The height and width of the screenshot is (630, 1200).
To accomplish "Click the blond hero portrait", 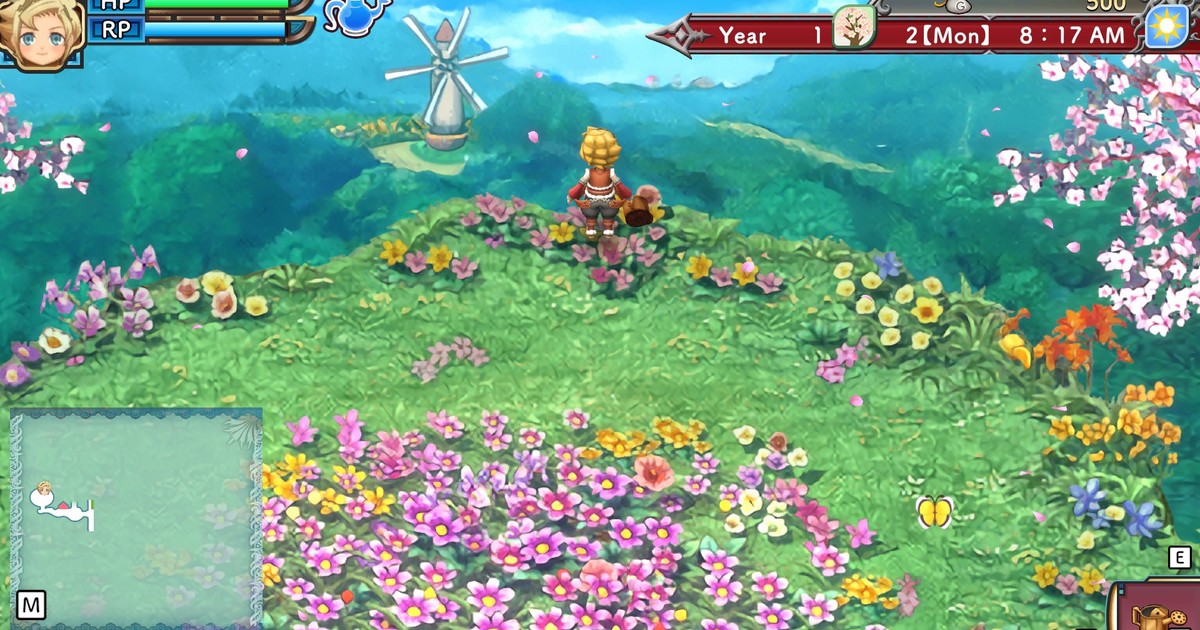I will (x=40, y=33).
